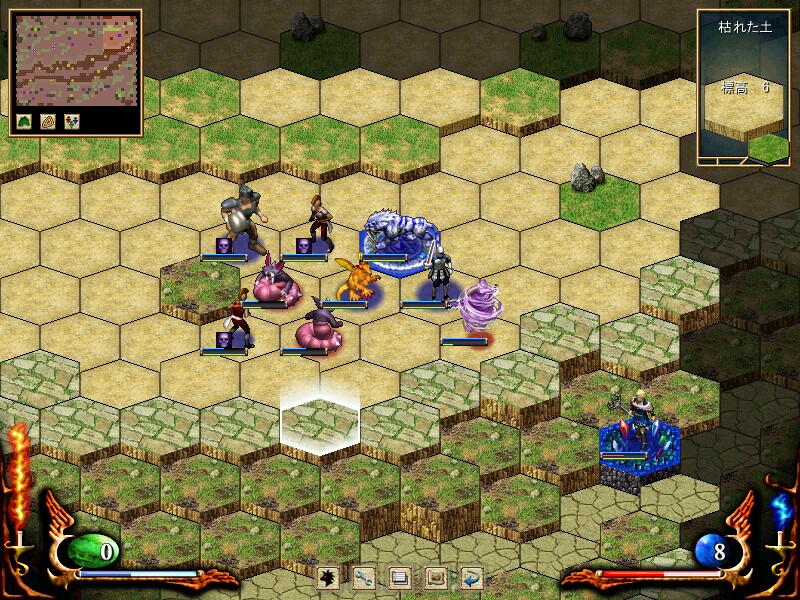Screen dimensions: 800x600
Task: Click the blue curved arrow end-turn button
Action: (471, 577)
